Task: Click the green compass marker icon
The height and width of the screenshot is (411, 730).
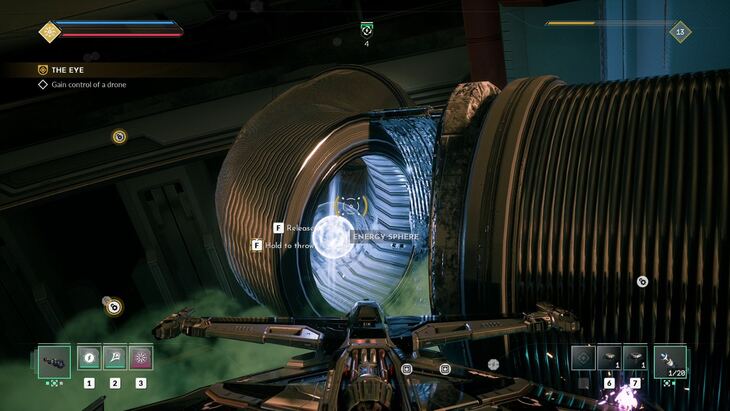Action: [x=366, y=30]
